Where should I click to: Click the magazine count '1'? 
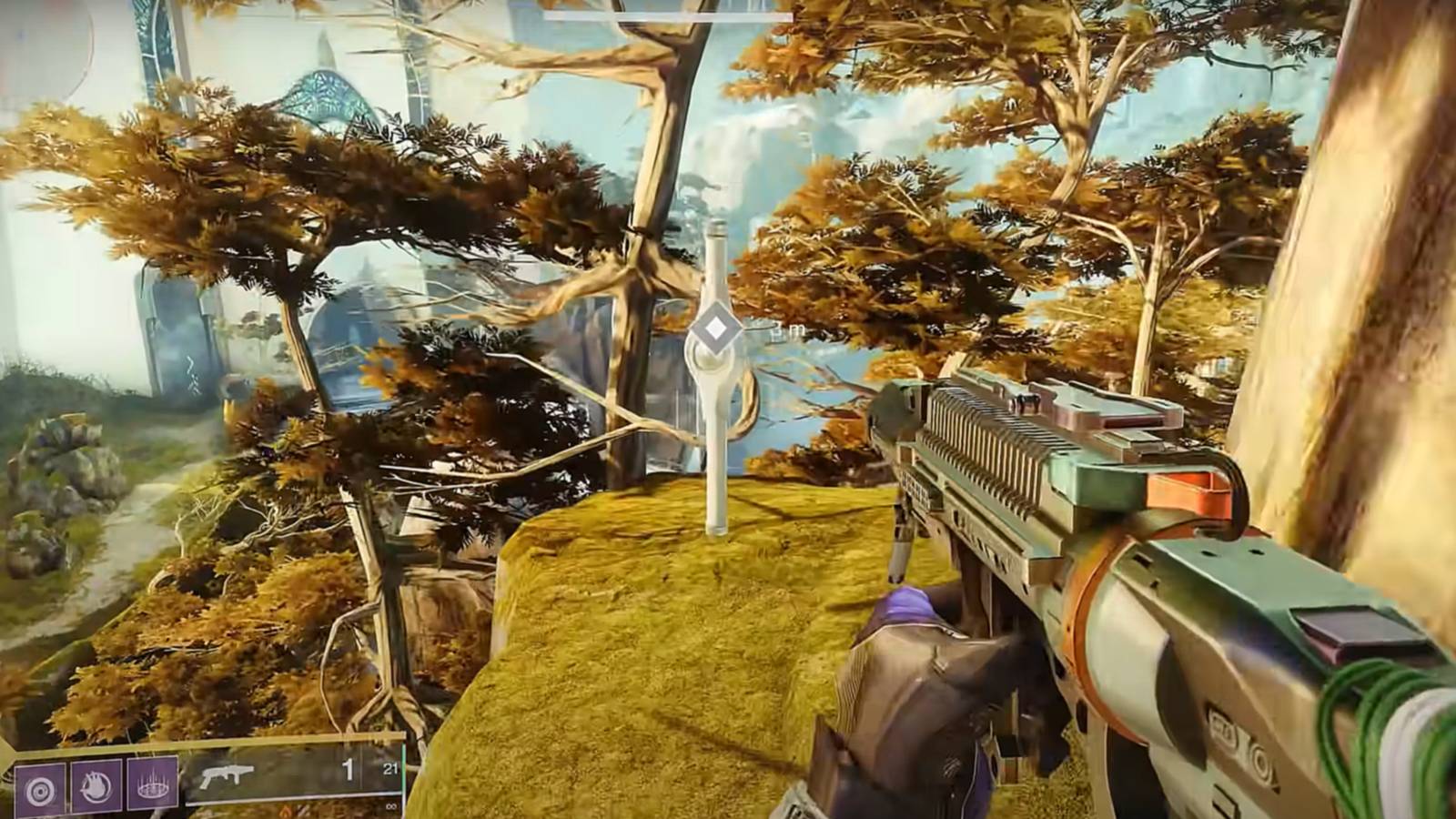[349, 769]
